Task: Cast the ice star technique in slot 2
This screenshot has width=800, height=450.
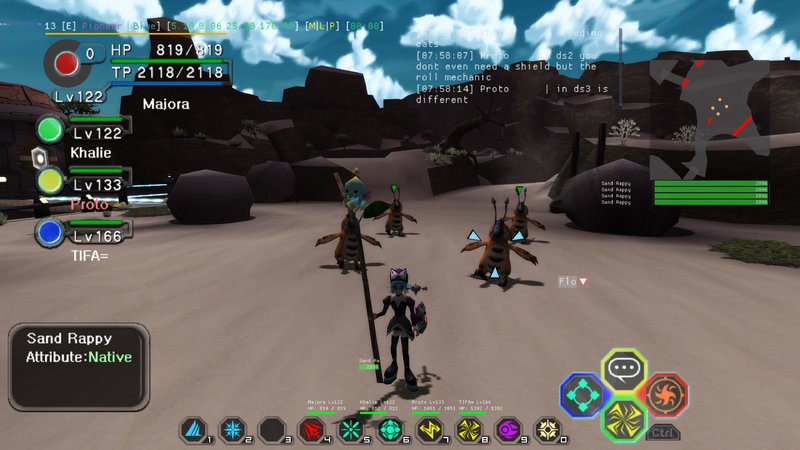Action: [x=232, y=431]
